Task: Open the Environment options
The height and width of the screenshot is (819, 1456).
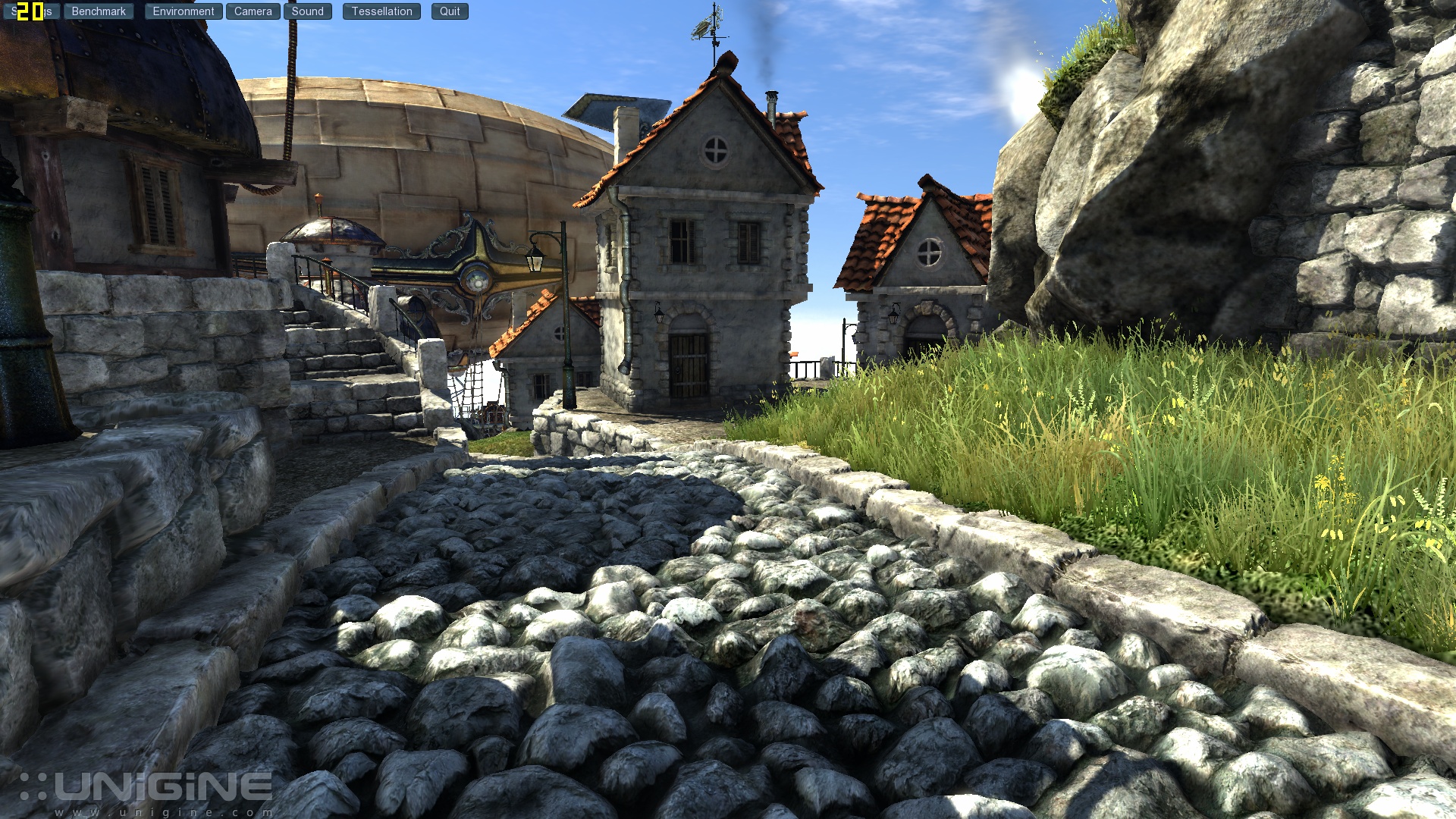Action: 184,11
